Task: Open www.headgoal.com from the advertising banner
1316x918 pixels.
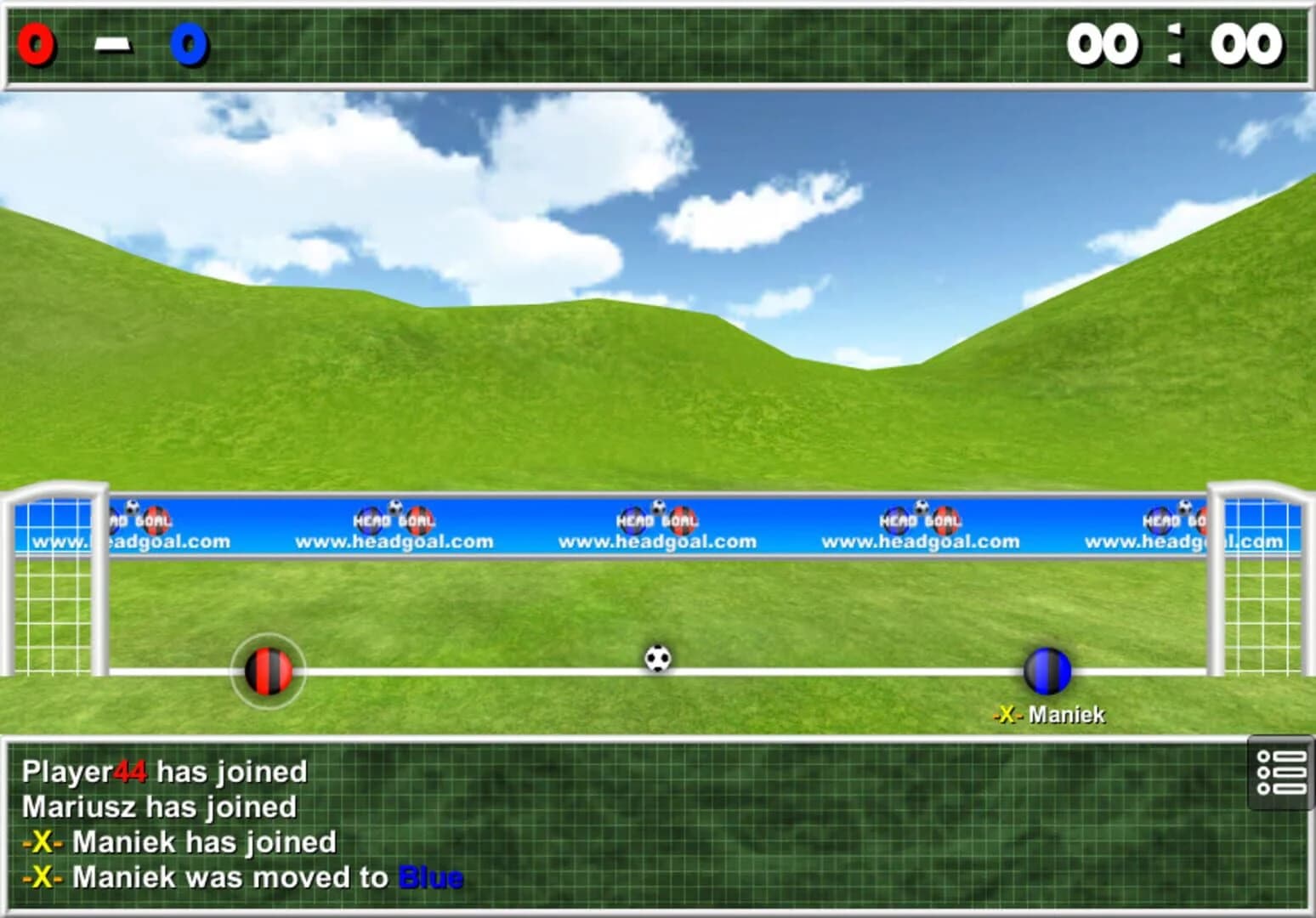Action: click(x=656, y=541)
